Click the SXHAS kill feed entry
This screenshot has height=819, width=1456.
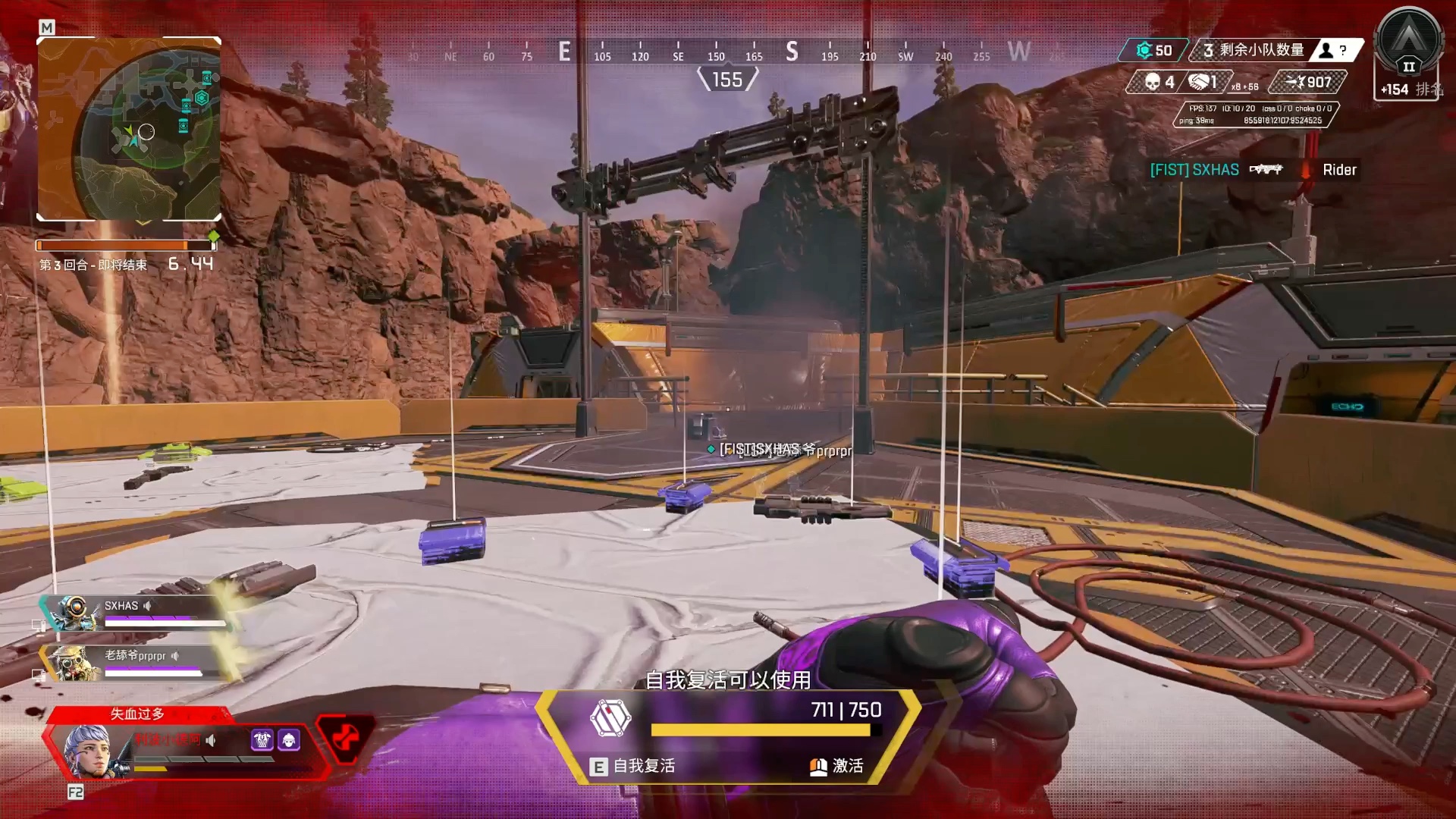[x=1194, y=170]
